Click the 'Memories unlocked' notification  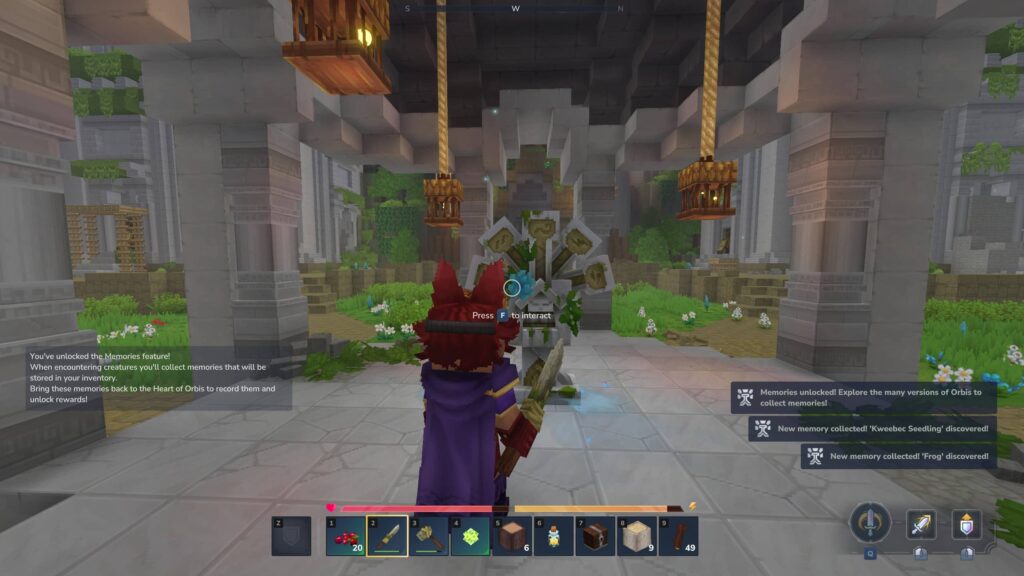coord(864,397)
